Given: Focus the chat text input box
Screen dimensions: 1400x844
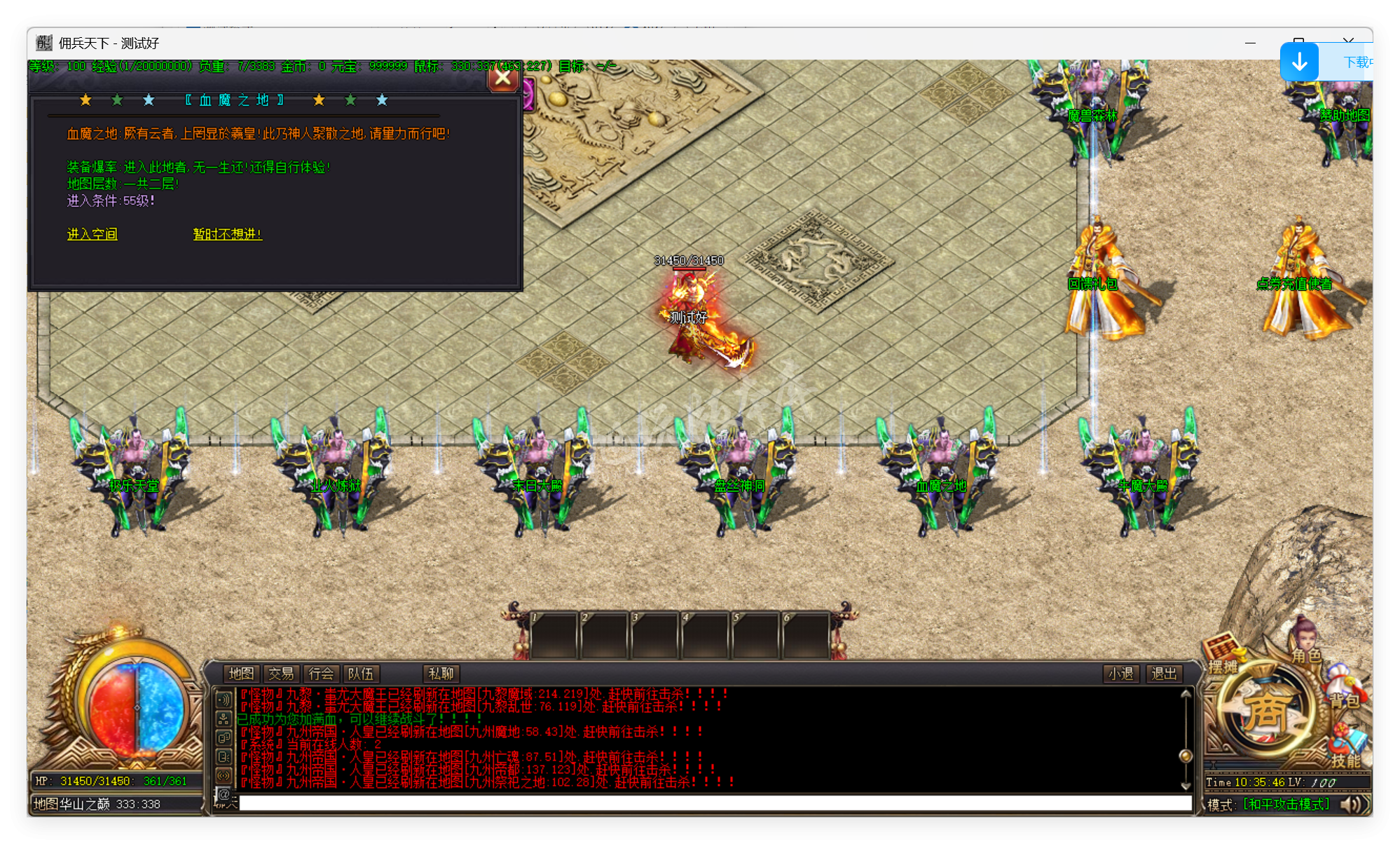Looking at the screenshot, I should point(715,803).
